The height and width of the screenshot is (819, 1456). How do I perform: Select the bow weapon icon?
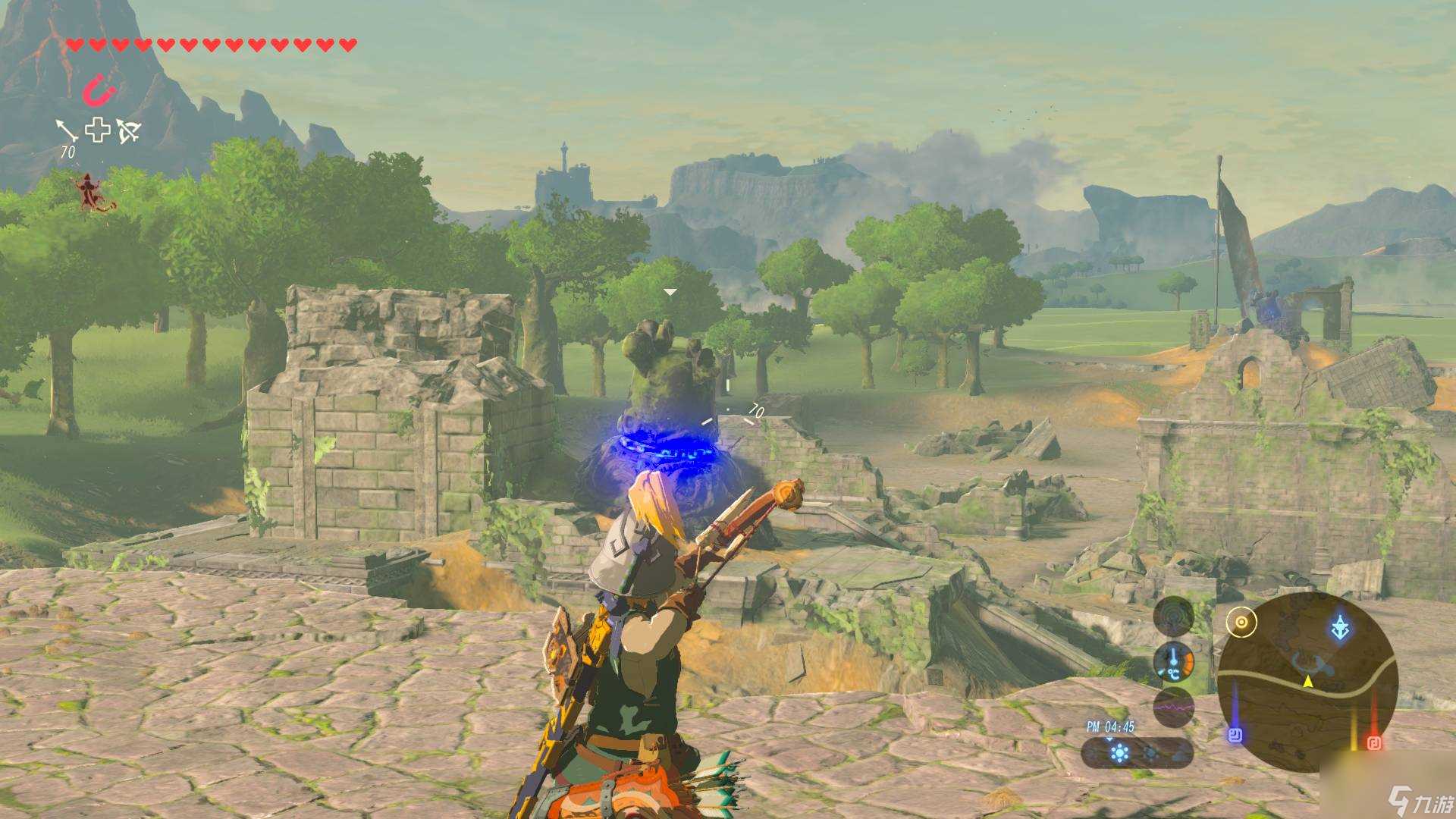(x=128, y=131)
